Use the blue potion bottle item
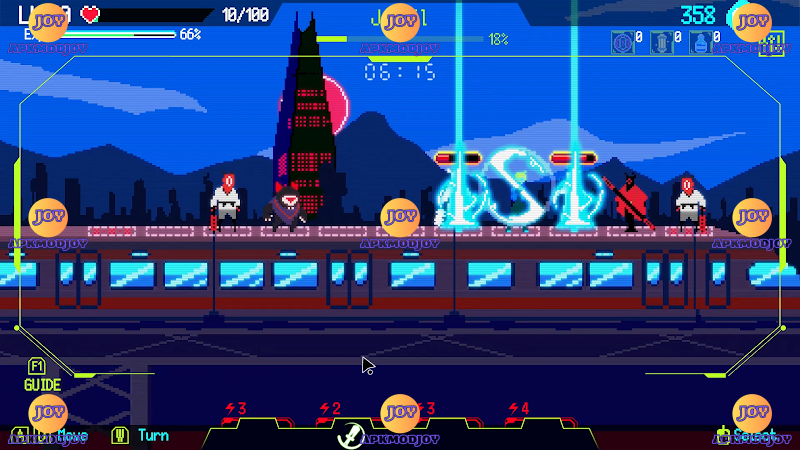Image resolution: width=800 pixels, height=450 pixels. coord(699,43)
